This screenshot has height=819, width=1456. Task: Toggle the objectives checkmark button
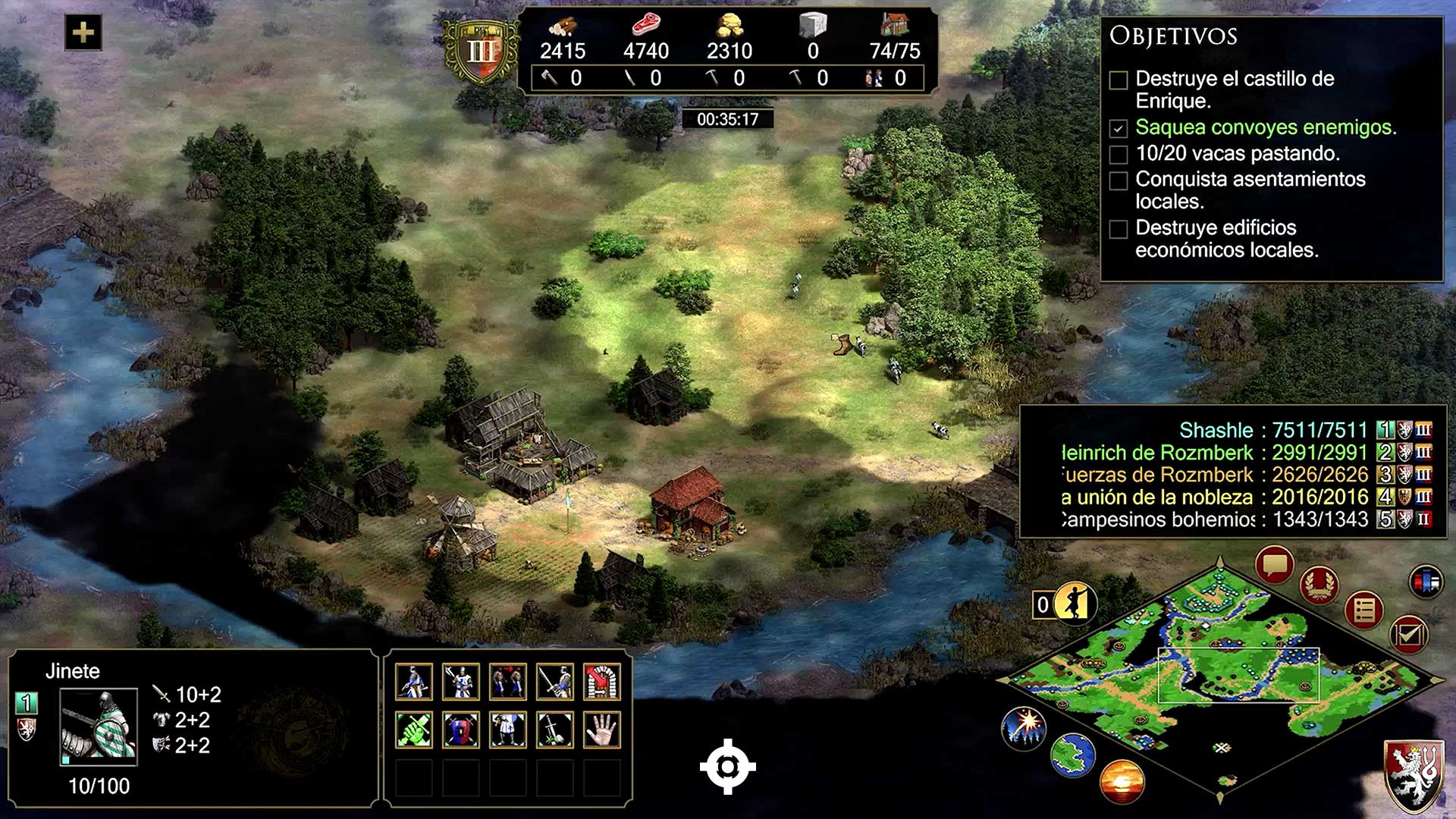tap(1409, 634)
